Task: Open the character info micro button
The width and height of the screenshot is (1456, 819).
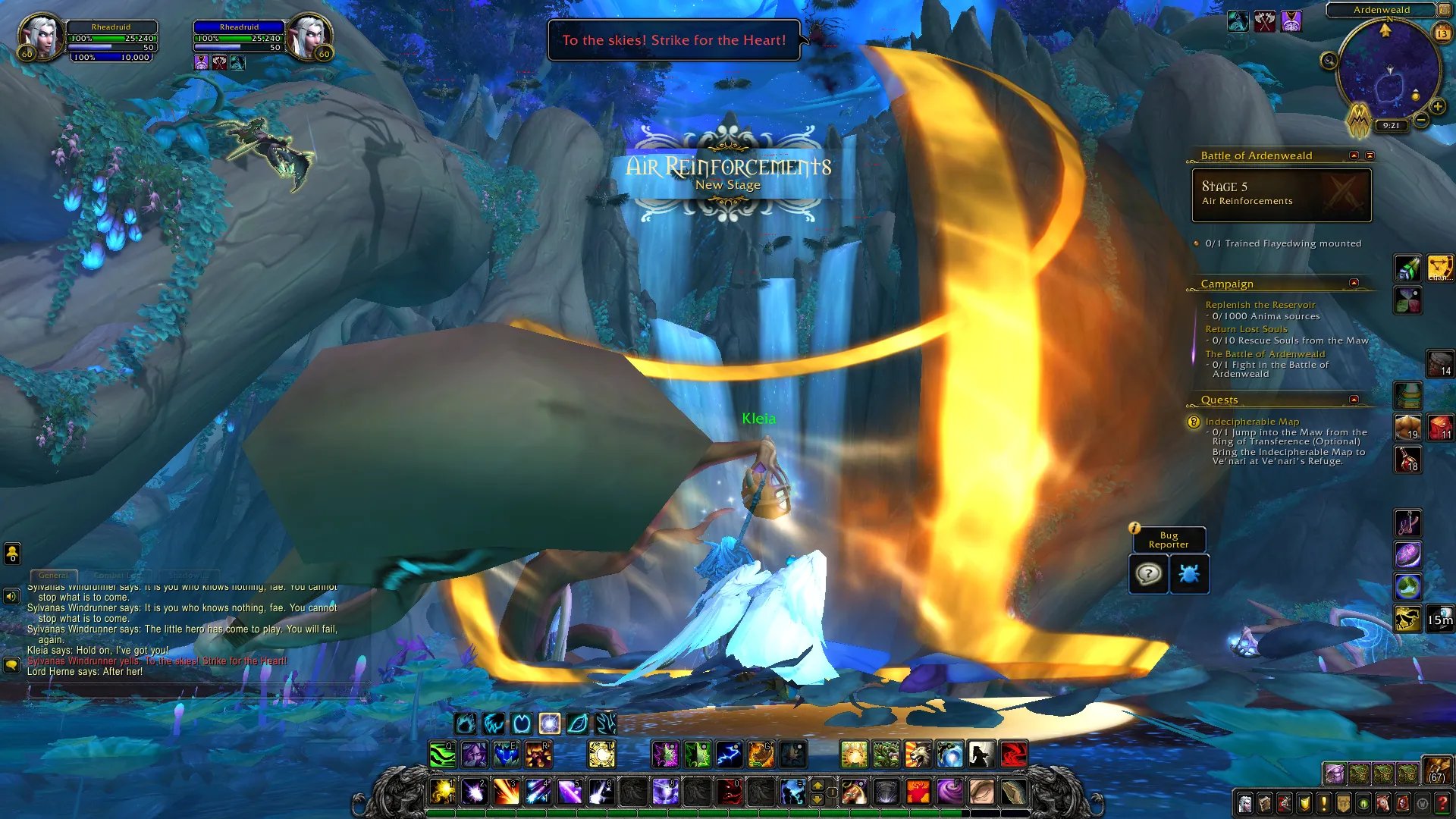Action: (x=1244, y=803)
